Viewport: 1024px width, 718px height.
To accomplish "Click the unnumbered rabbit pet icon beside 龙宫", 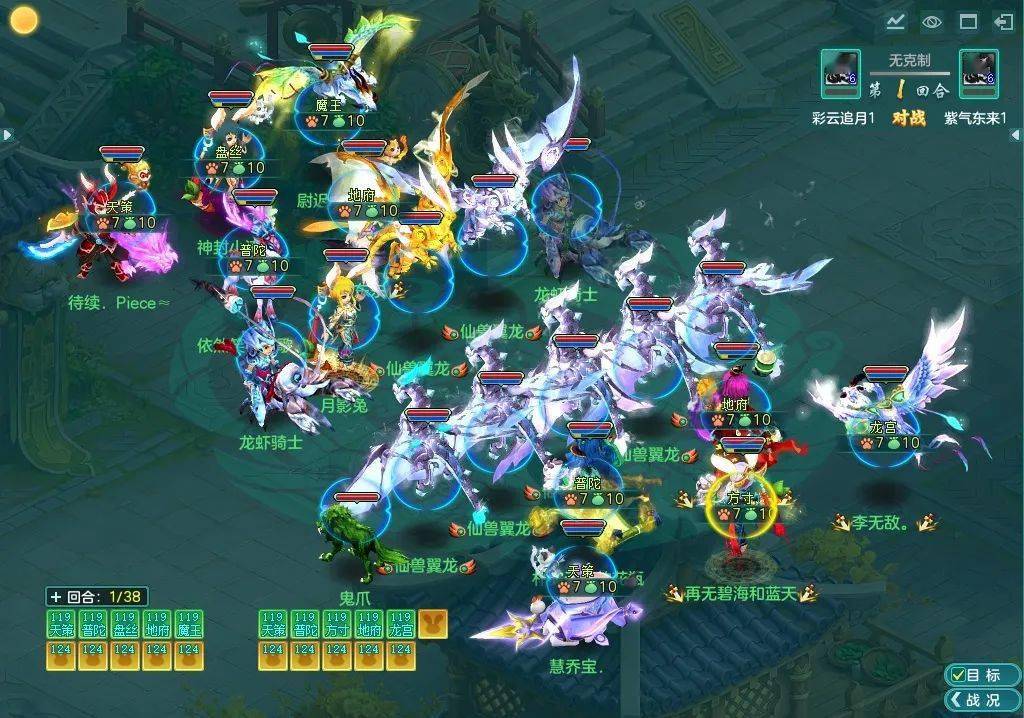I will (x=433, y=623).
